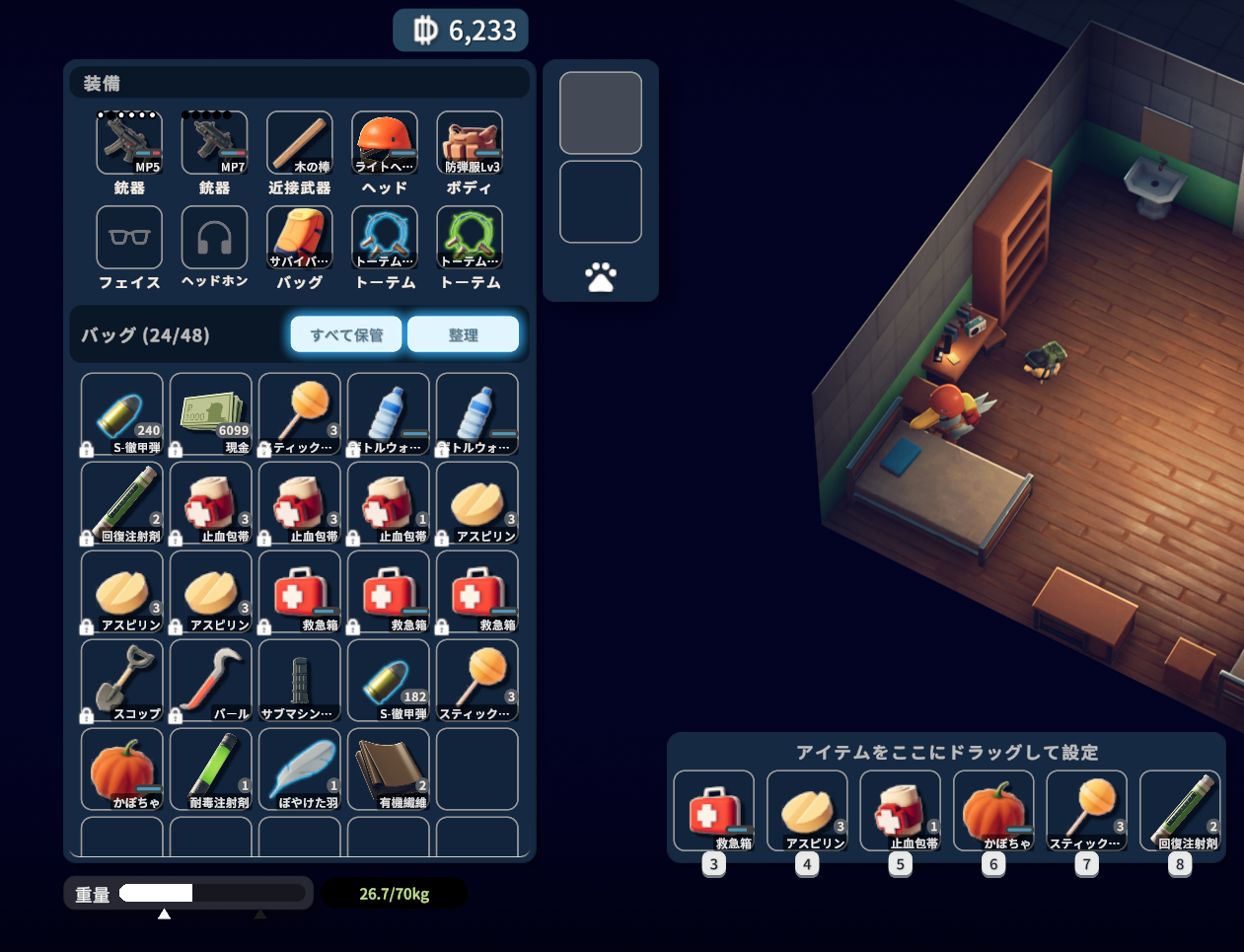Select the orange helmet head slot
The image size is (1244, 952).
[385, 143]
